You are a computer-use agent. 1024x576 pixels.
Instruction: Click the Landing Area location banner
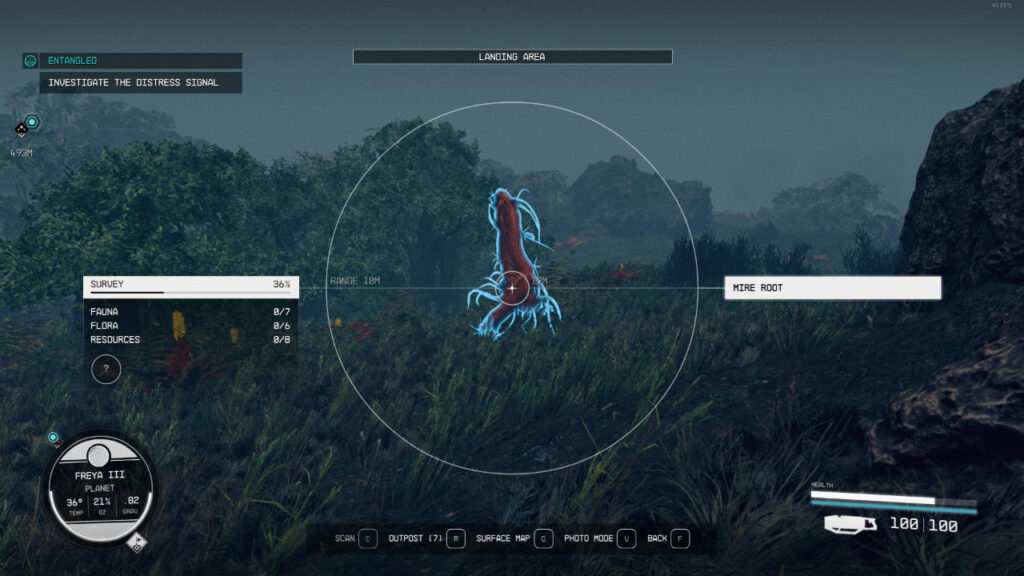[x=512, y=57]
